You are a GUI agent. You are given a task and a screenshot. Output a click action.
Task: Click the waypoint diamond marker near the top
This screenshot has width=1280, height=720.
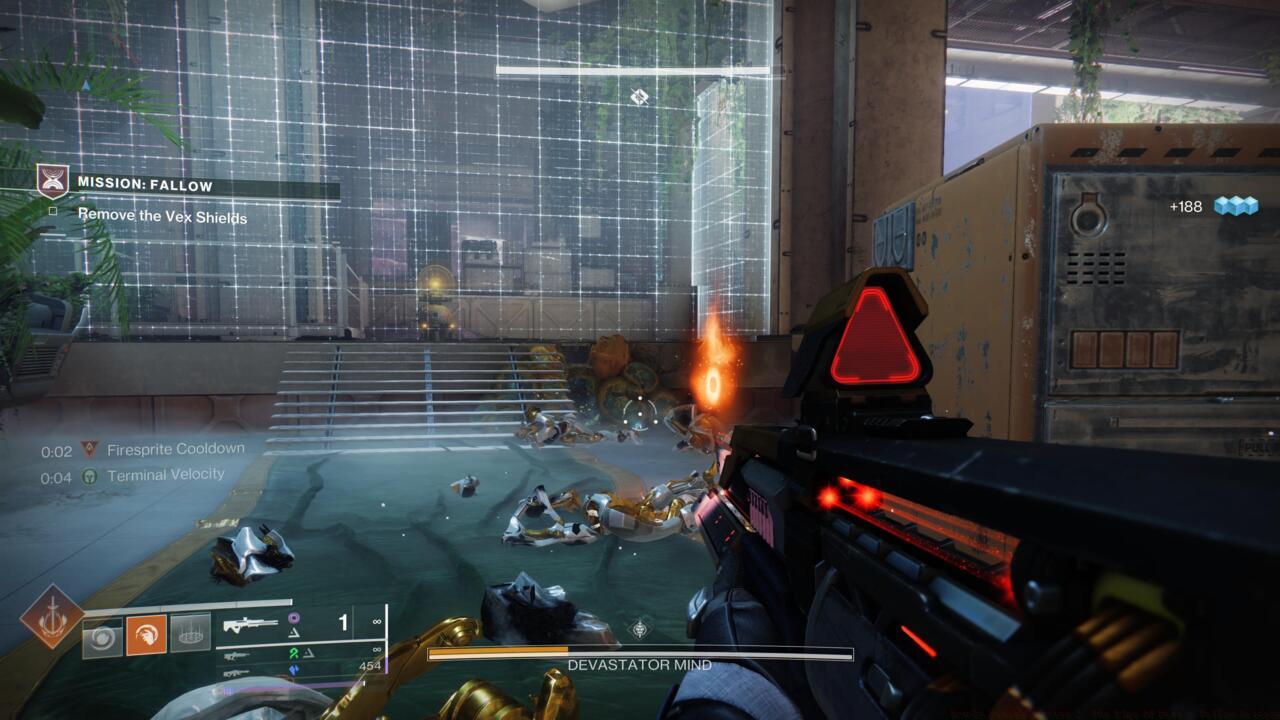(x=640, y=96)
